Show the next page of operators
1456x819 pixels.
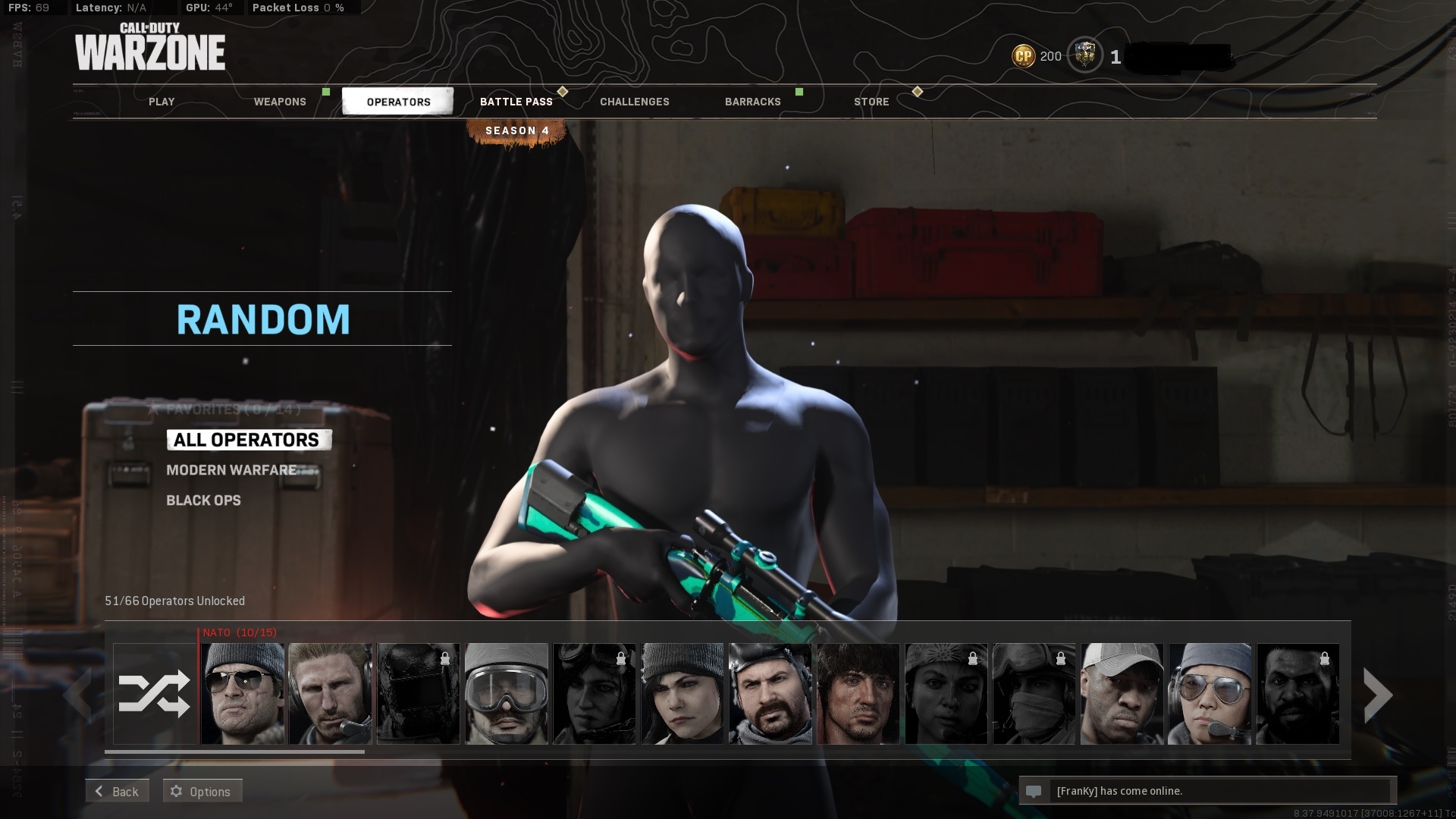coord(1377,694)
